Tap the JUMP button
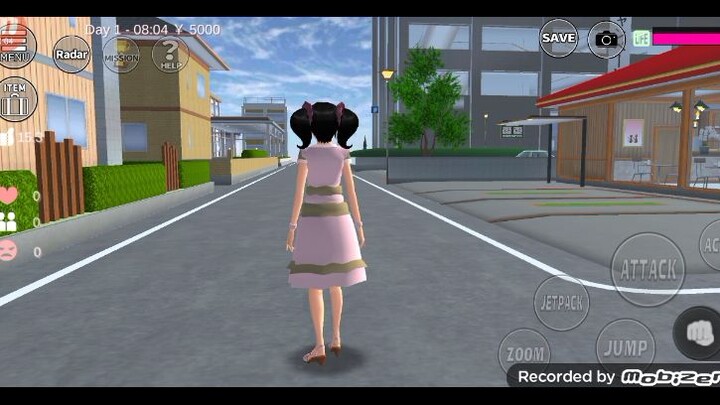The width and height of the screenshot is (720, 405). tap(625, 348)
